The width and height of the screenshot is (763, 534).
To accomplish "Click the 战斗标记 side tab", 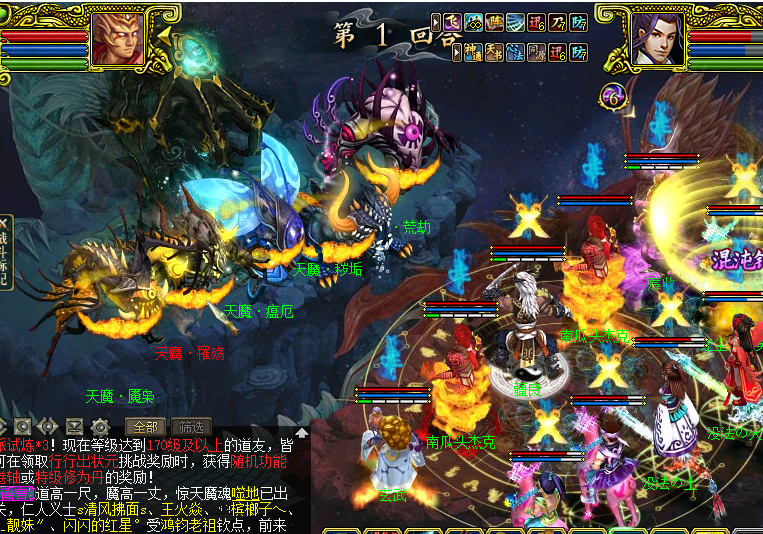I will point(5,253).
